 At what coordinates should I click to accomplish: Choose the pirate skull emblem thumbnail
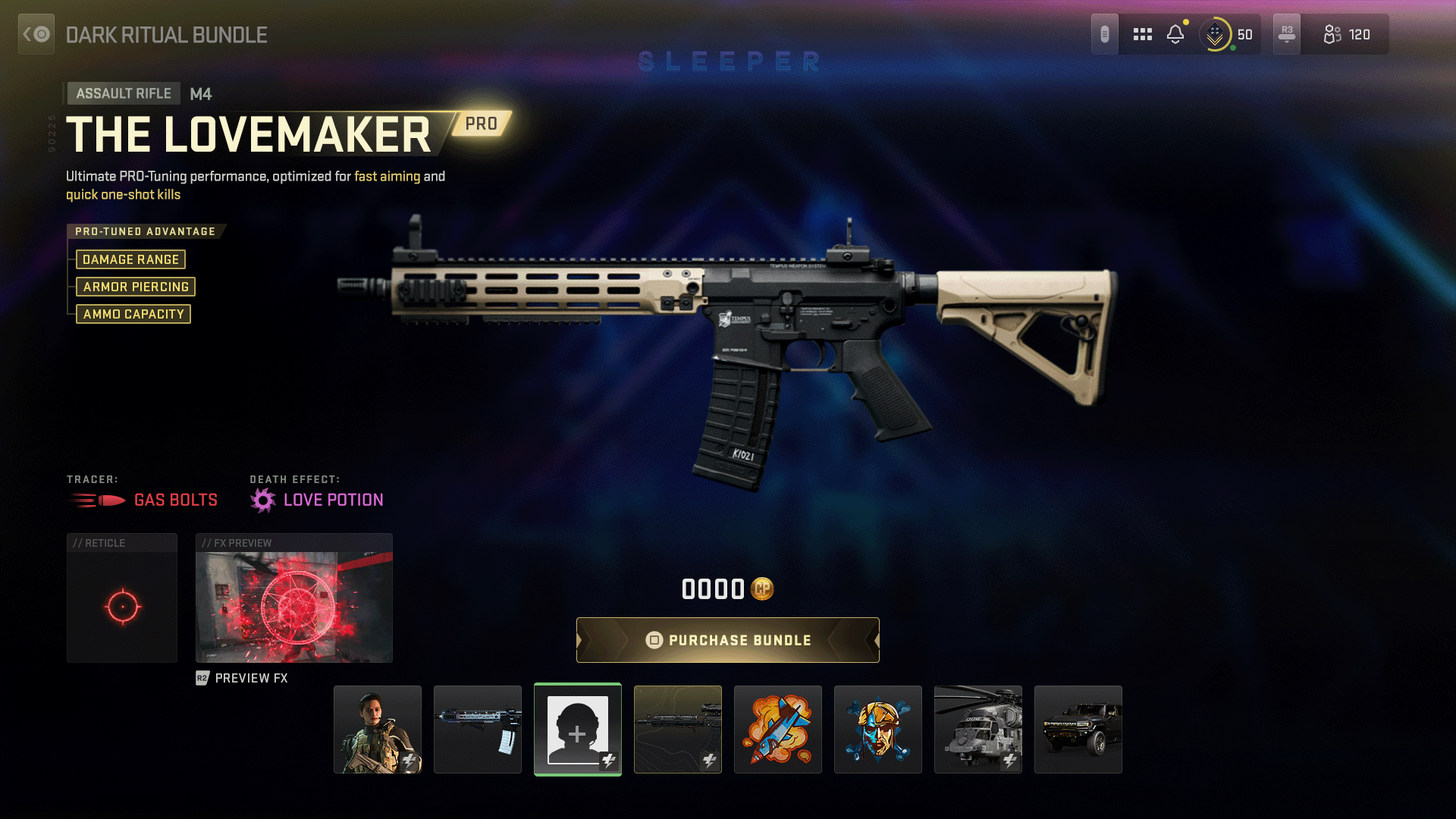click(x=878, y=730)
